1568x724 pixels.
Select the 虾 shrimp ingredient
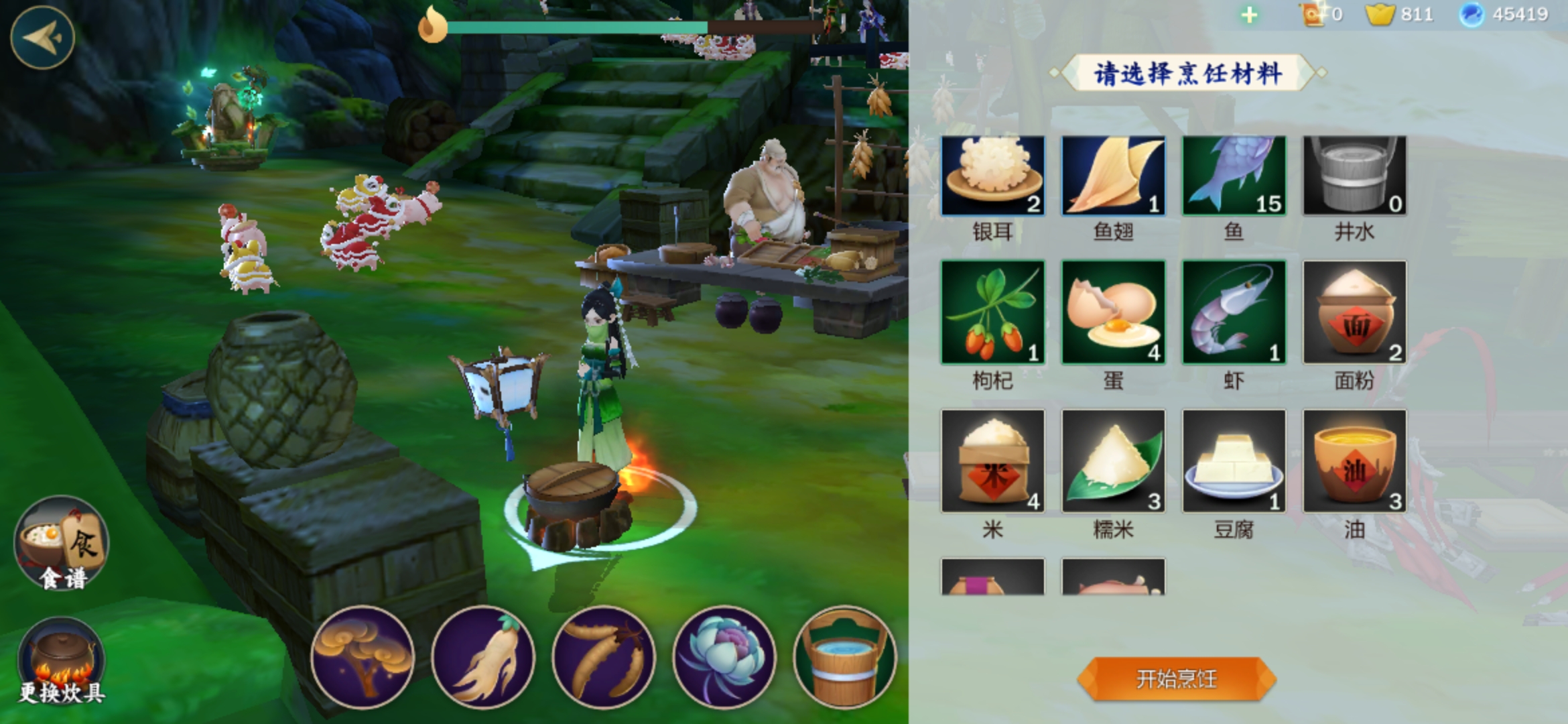click(1234, 312)
